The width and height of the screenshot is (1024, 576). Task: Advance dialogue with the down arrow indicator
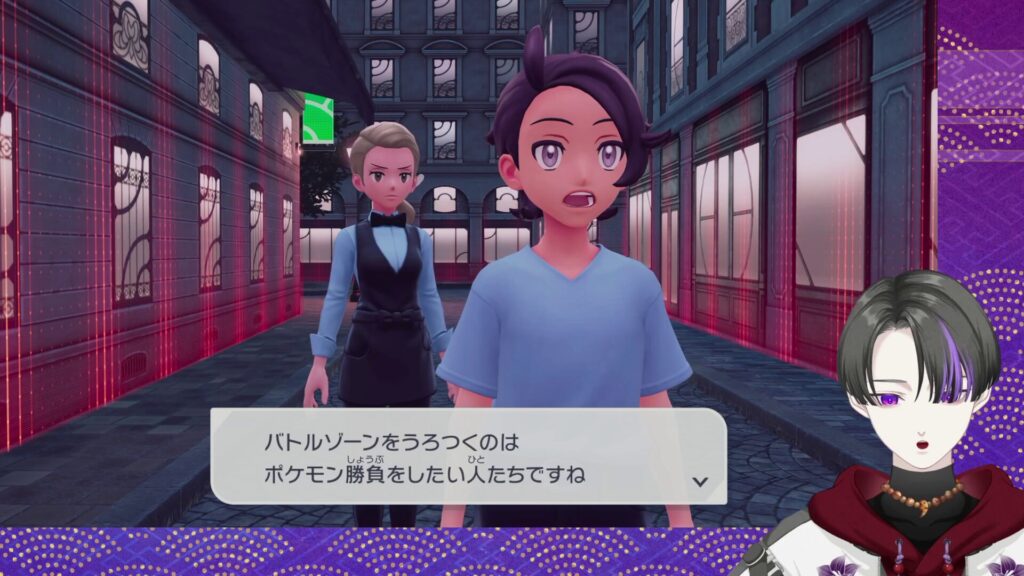click(x=700, y=481)
